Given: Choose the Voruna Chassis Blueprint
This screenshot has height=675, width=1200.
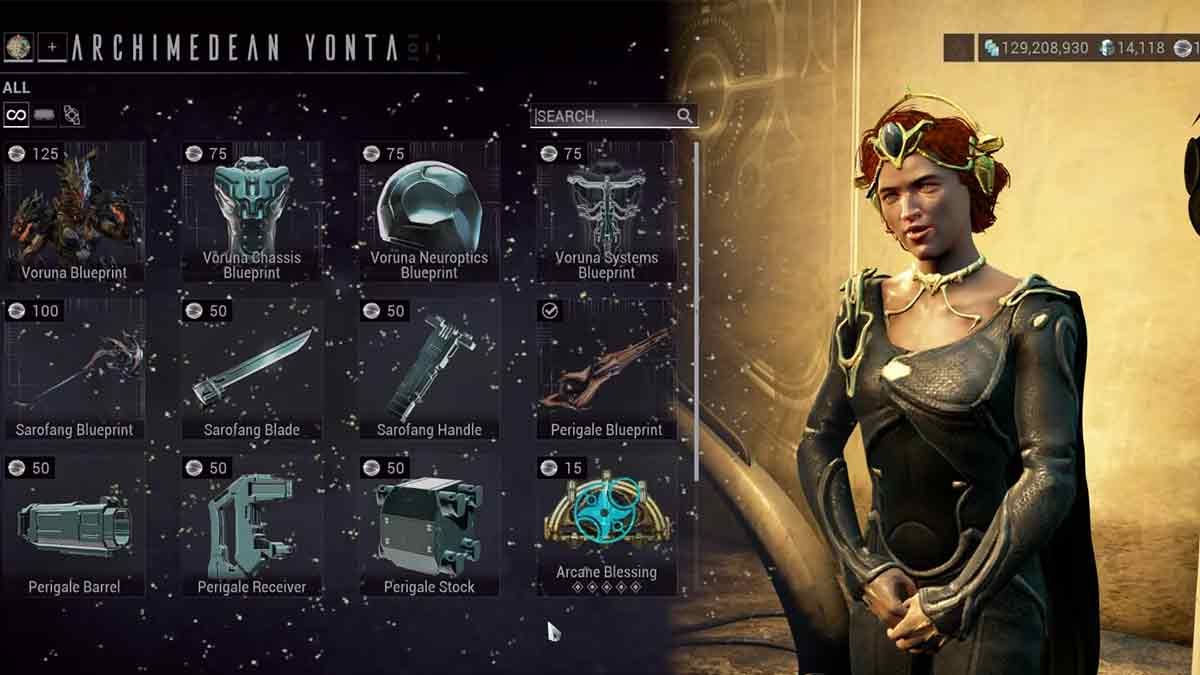Looking at the screenshot, I should click(x=251, y=212).
